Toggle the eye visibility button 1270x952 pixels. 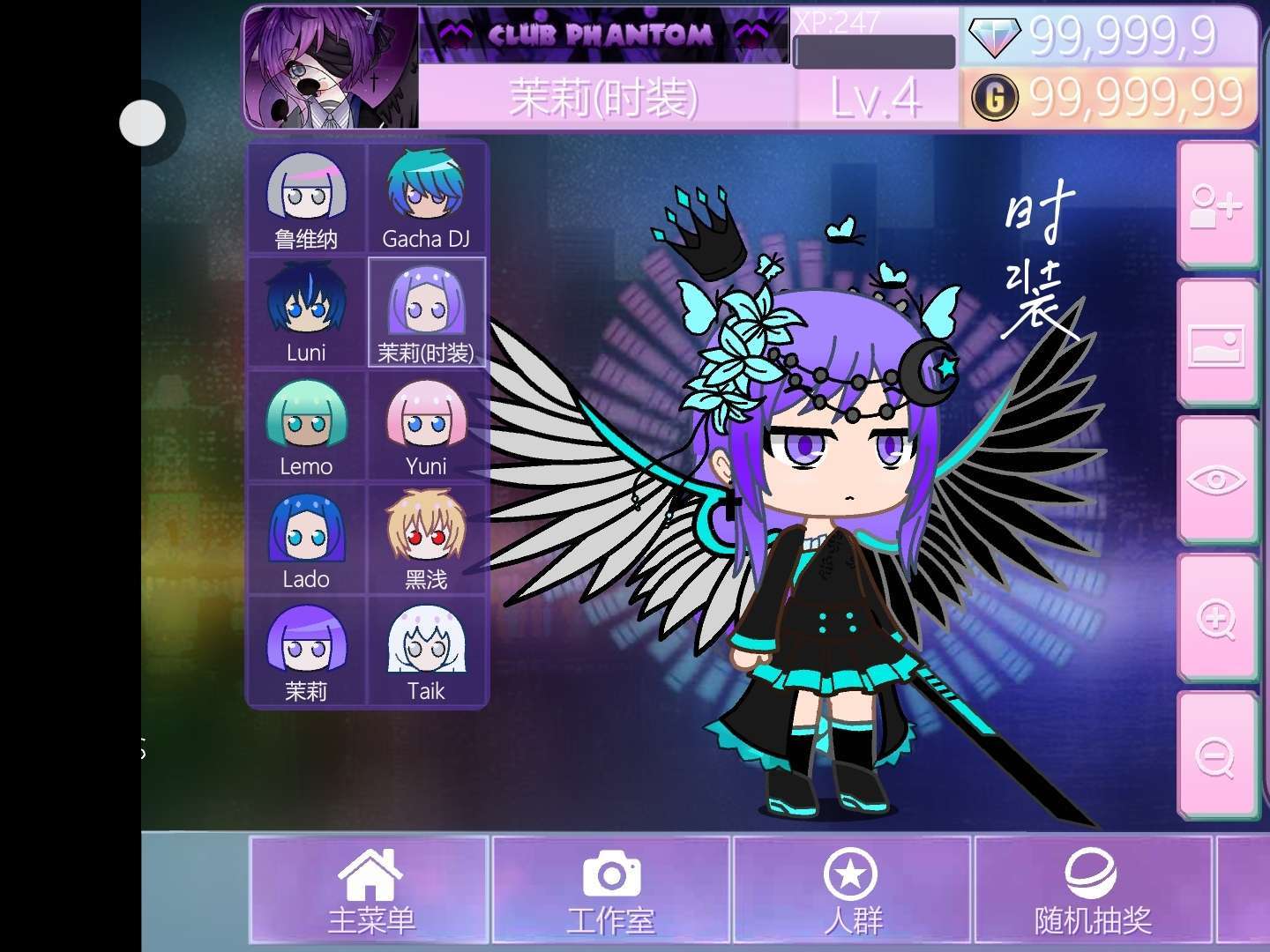(x=1216, y=480)
